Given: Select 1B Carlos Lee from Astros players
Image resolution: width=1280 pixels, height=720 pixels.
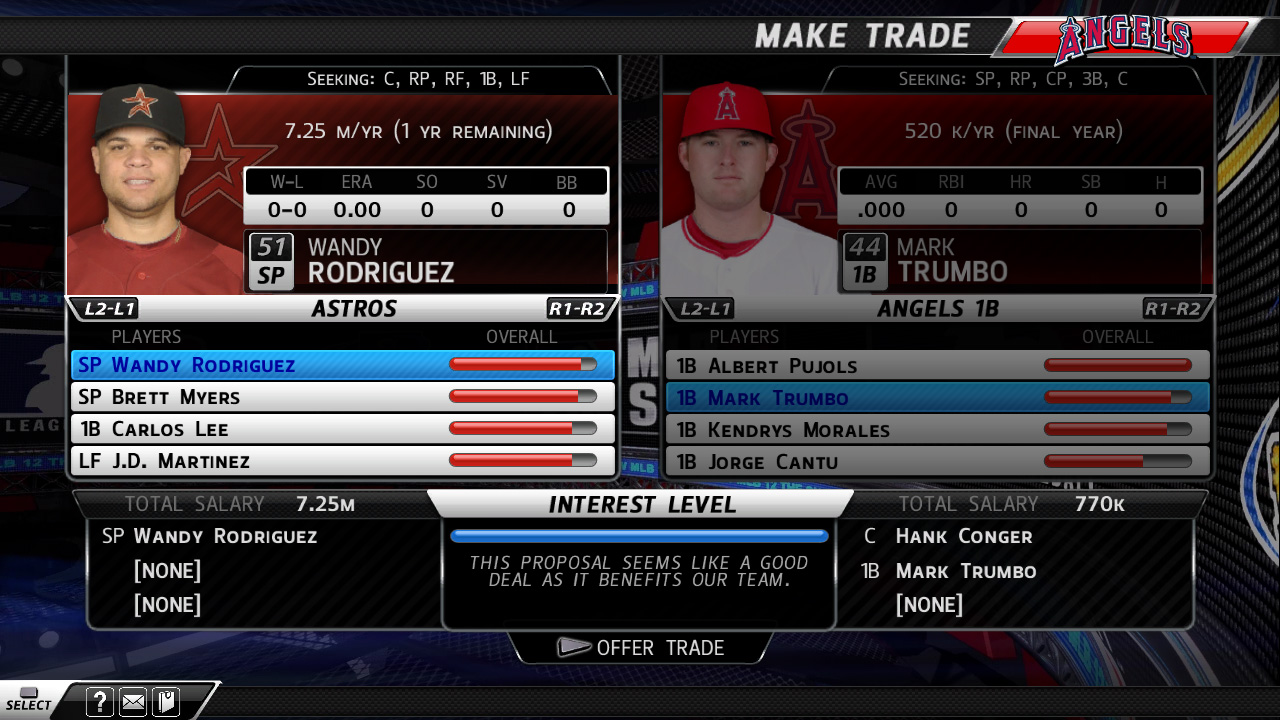Looking at the screenshot, I should coord(342,429).
